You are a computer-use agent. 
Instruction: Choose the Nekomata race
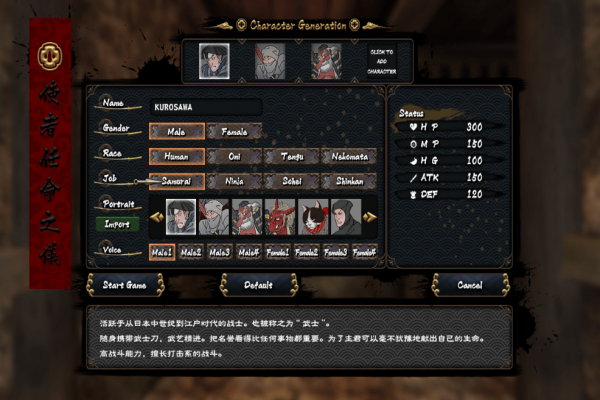(x=348, y=156)
